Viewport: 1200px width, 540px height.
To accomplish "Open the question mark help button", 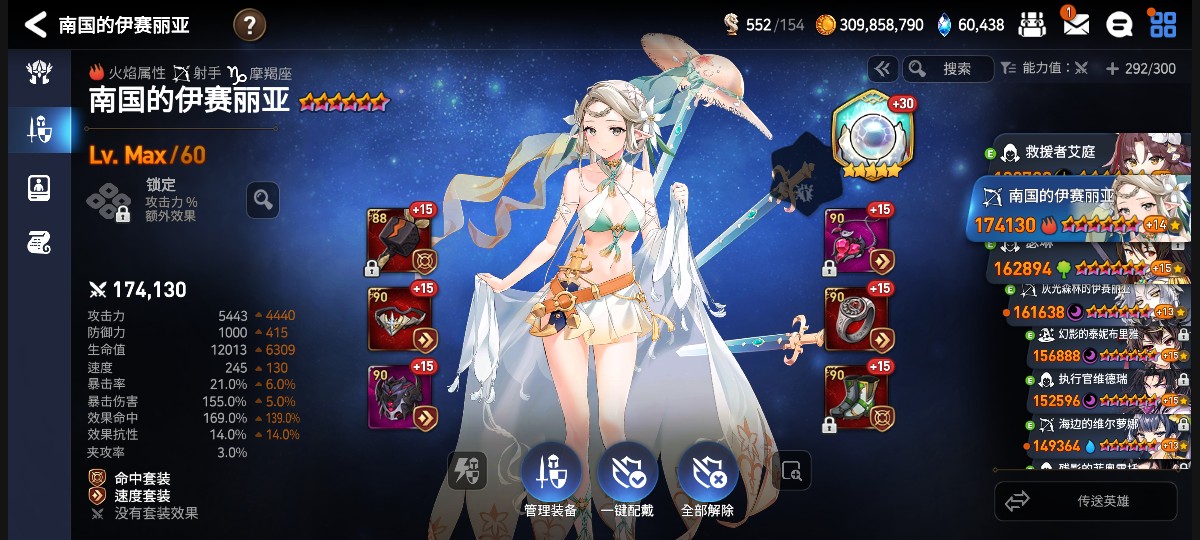I will pos(249,25).
